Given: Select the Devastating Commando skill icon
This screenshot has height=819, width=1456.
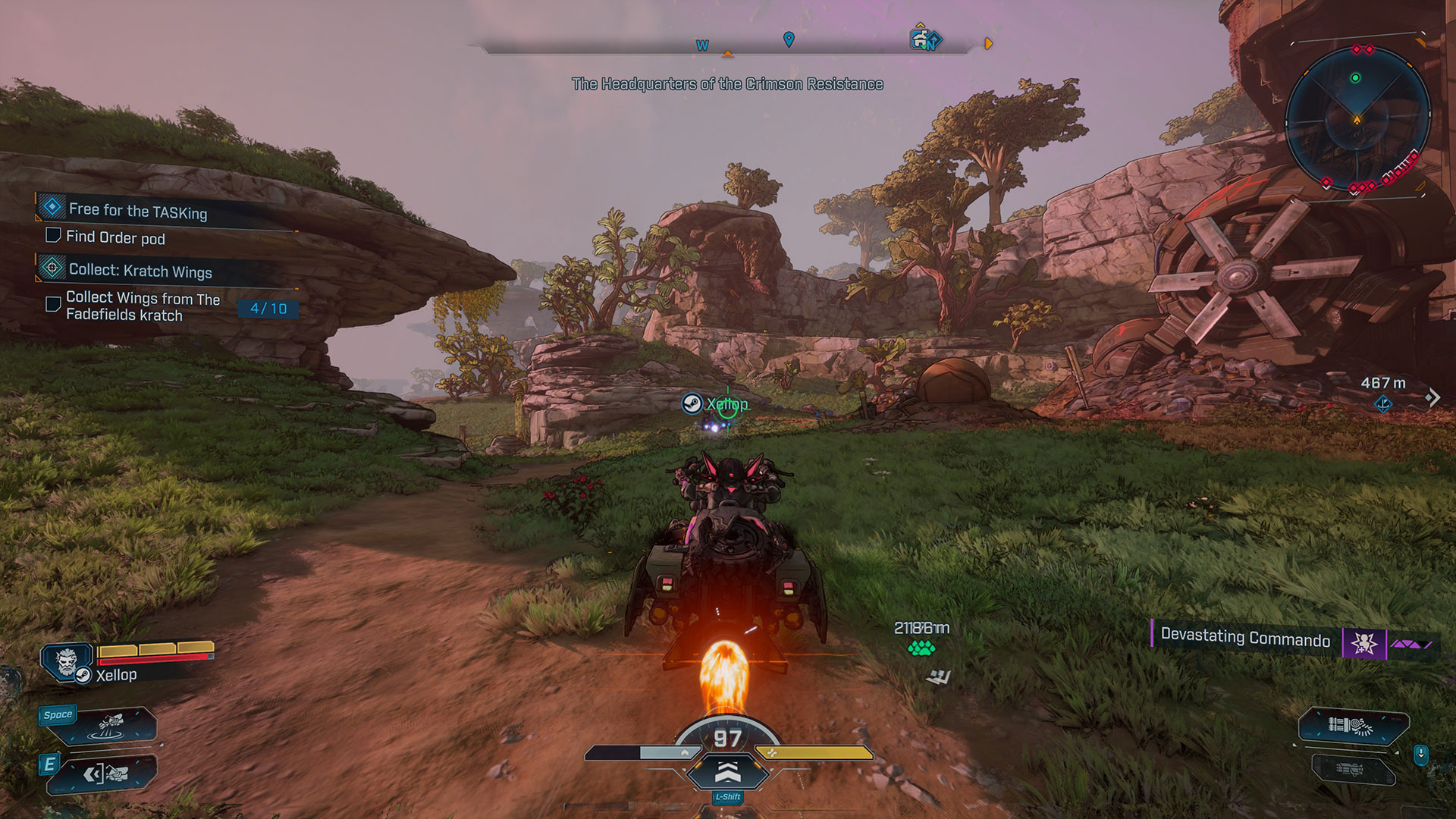Looking at the screenshot, I should (1363, 644).
